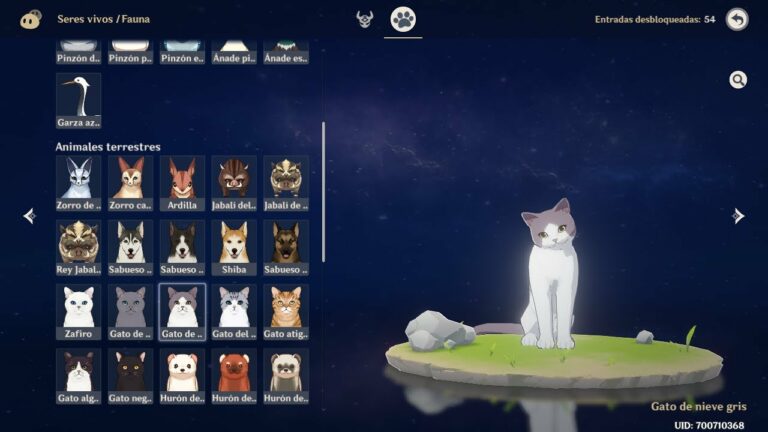Open the archive menu icon beside Seres vivos

(x=31, y=19)
